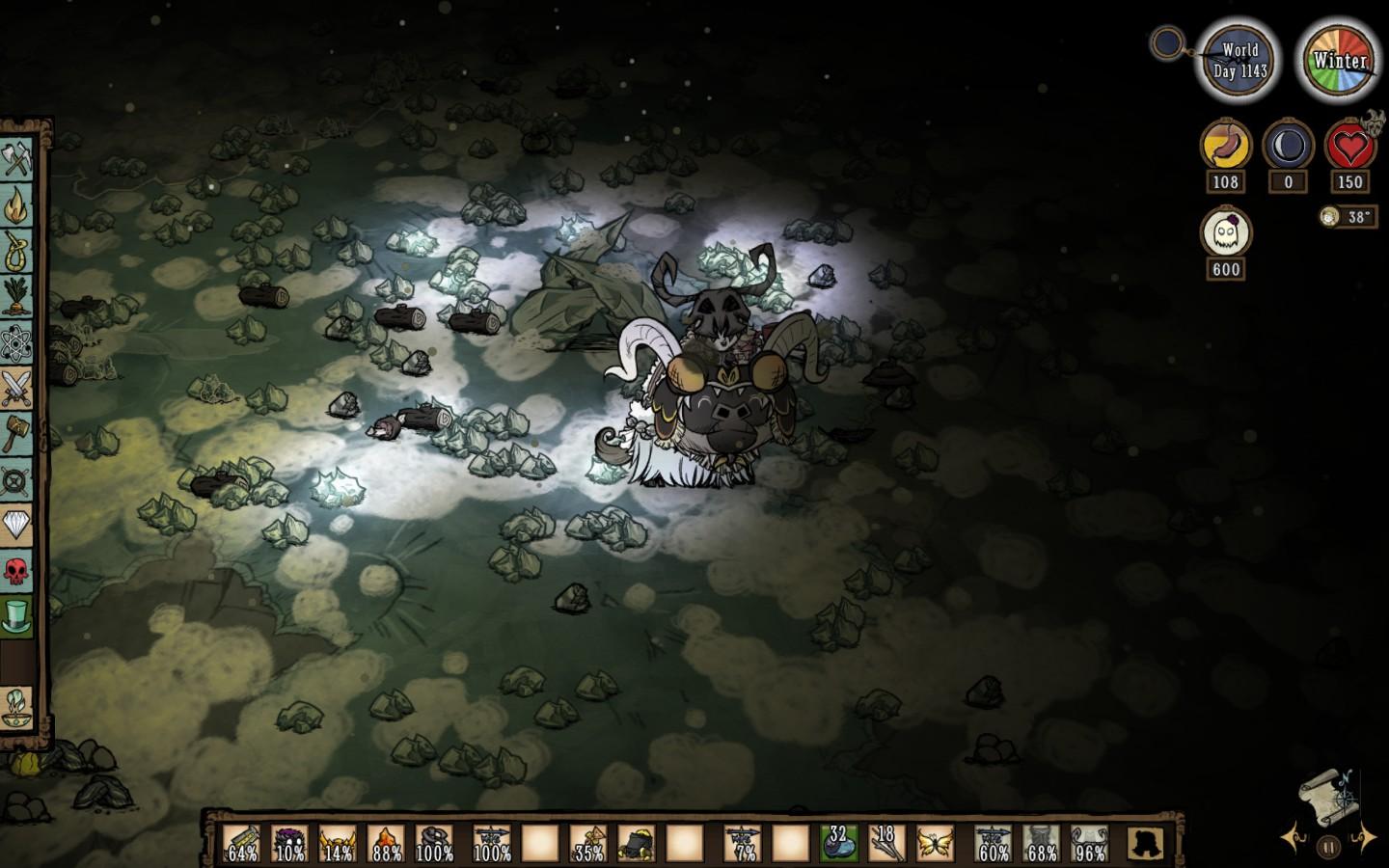This screenshot has width=1389, height=868.
Task: Choose the Fight tab with crossed swords
Action: 18,388
